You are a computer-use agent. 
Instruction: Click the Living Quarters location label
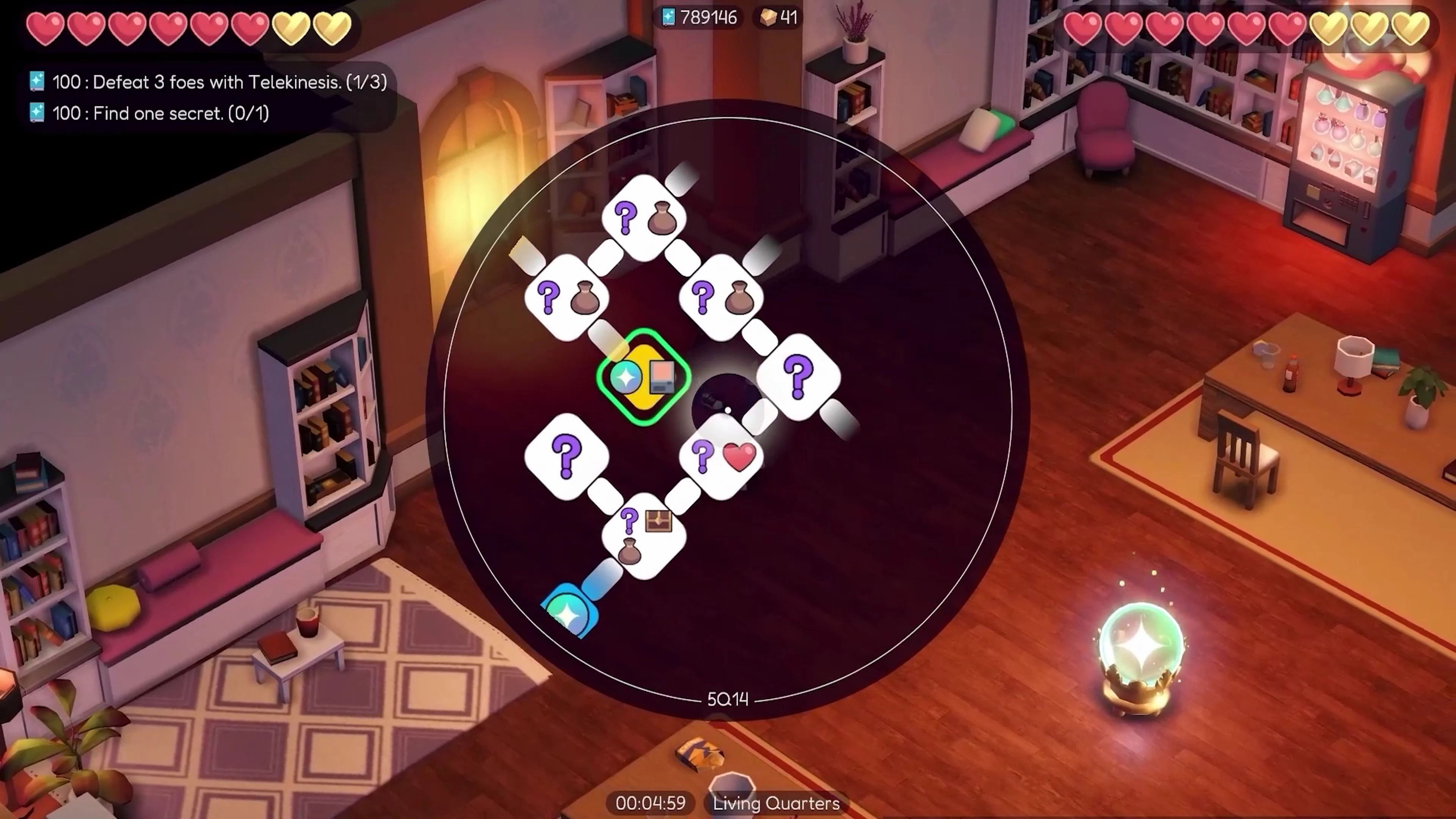pos(775,804)
